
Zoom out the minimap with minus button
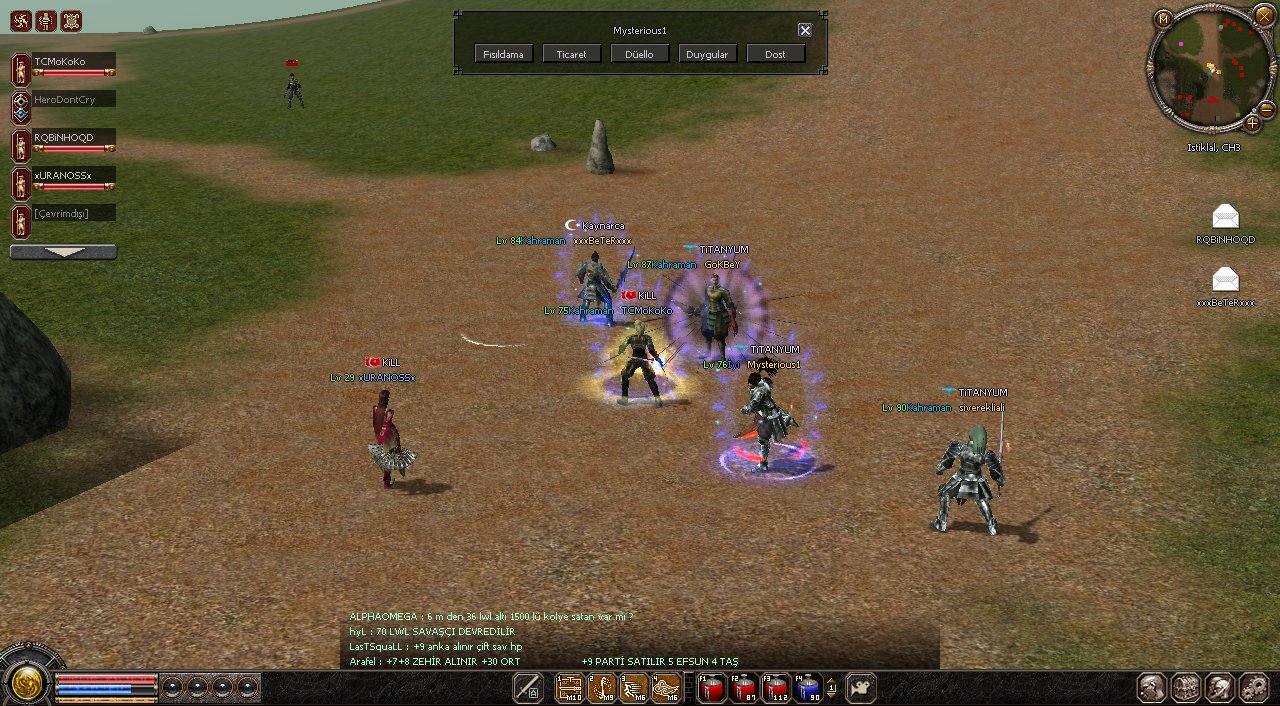point(1266,108)
